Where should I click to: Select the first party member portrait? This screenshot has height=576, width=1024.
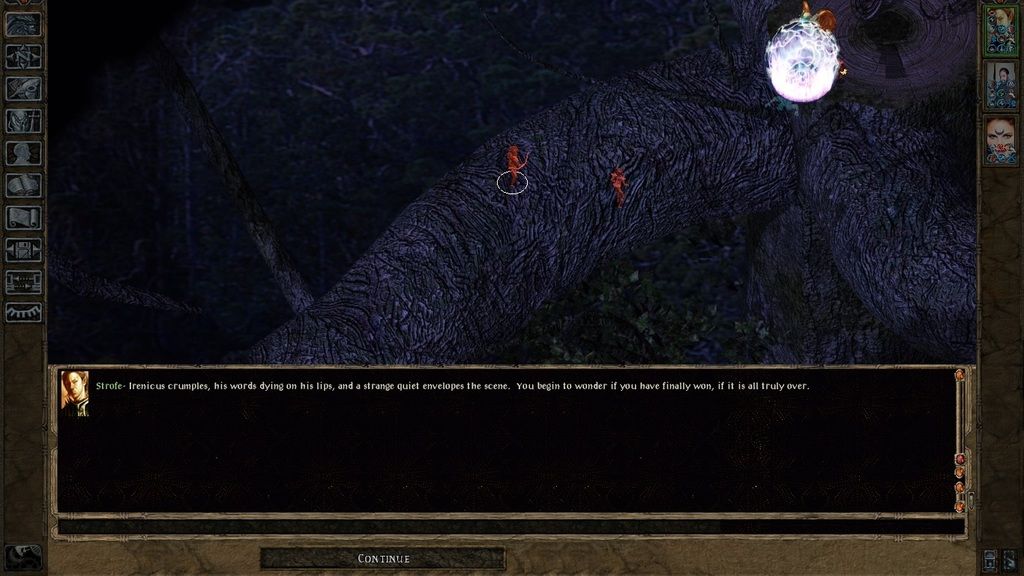tap(1000, 28)
